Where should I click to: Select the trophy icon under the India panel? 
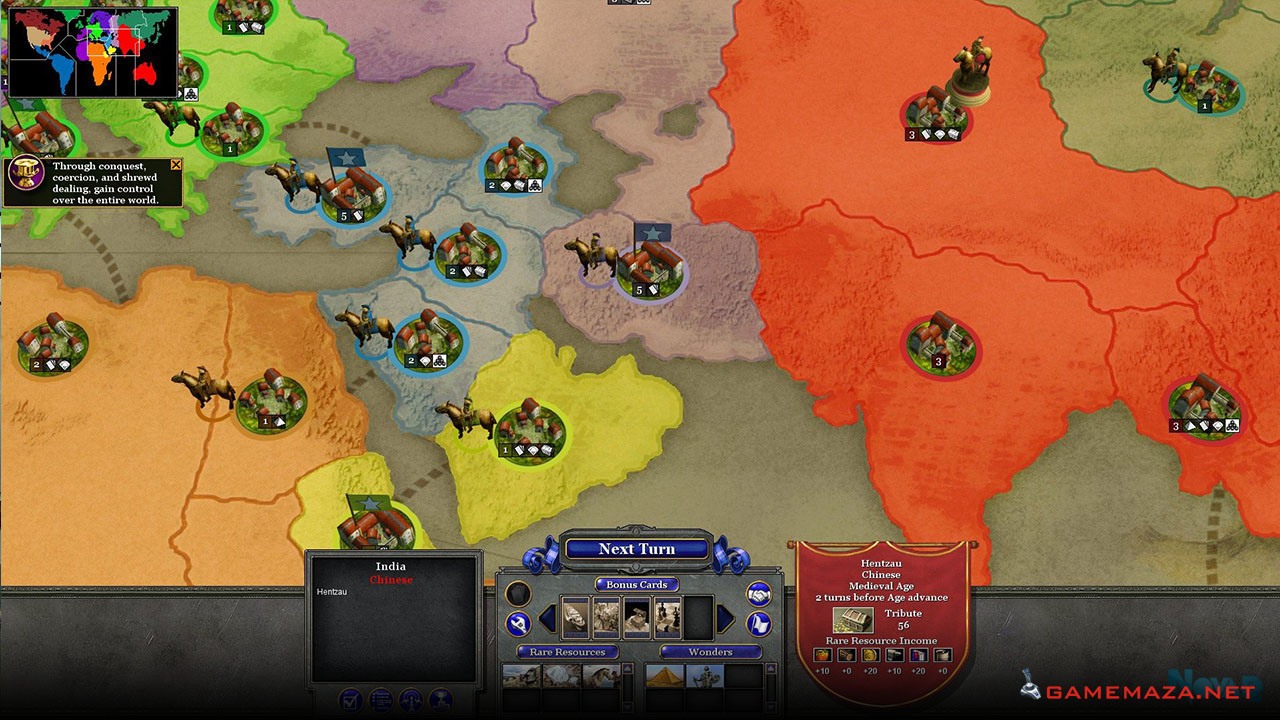click(x=441, y=701)
